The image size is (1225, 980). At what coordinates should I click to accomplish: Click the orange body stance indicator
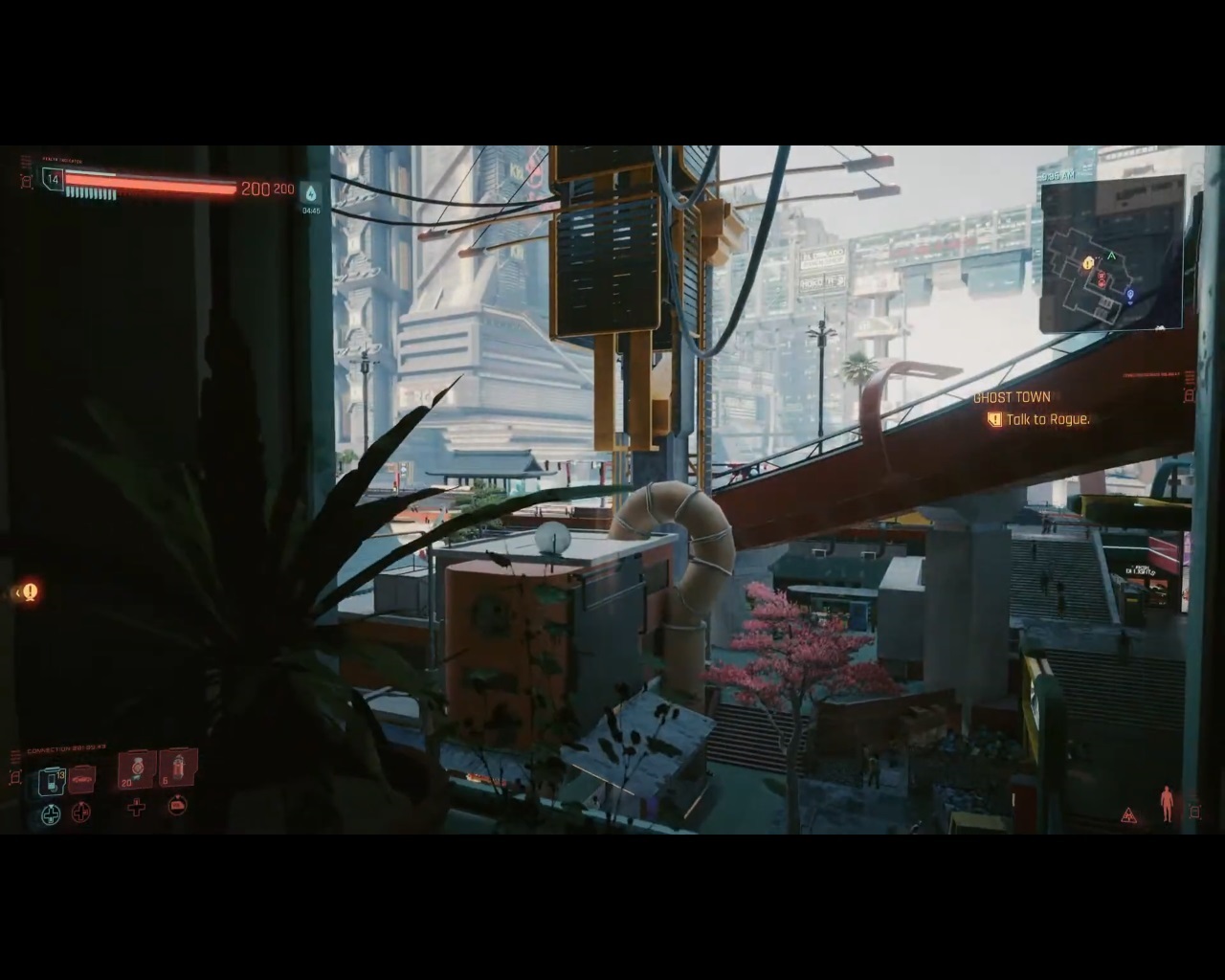pyautogui.click(x=1166, y=804)
